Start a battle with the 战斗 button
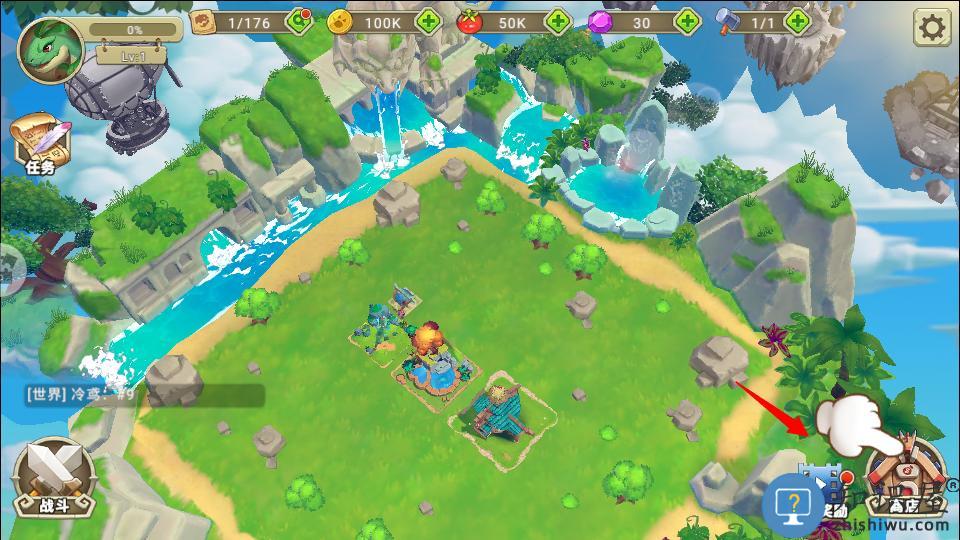 click(54, 478)
